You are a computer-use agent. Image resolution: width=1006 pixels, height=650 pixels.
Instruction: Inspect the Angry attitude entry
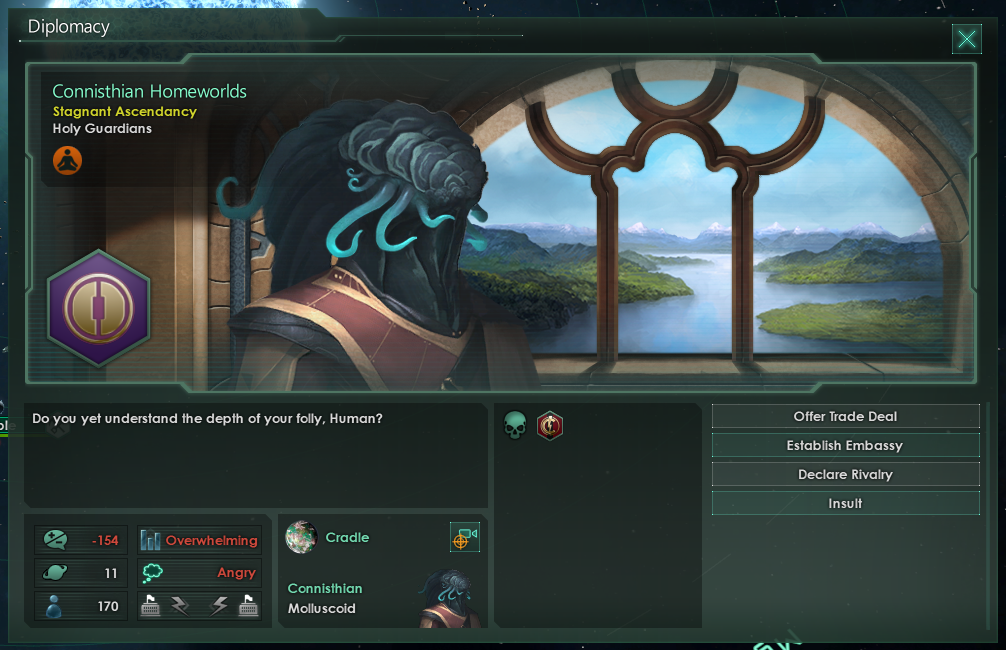199,573
